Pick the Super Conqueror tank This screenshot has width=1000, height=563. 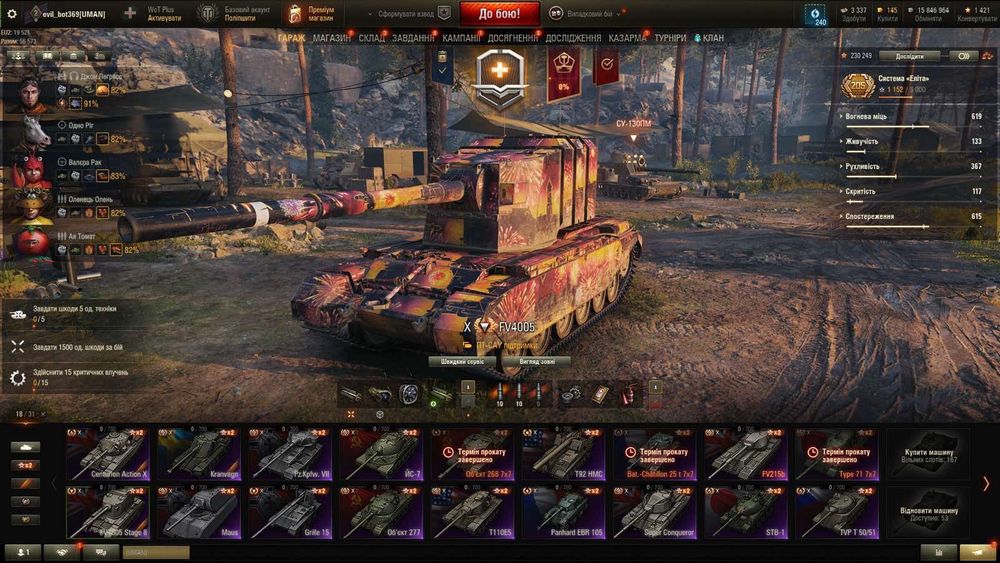[654, 512]
